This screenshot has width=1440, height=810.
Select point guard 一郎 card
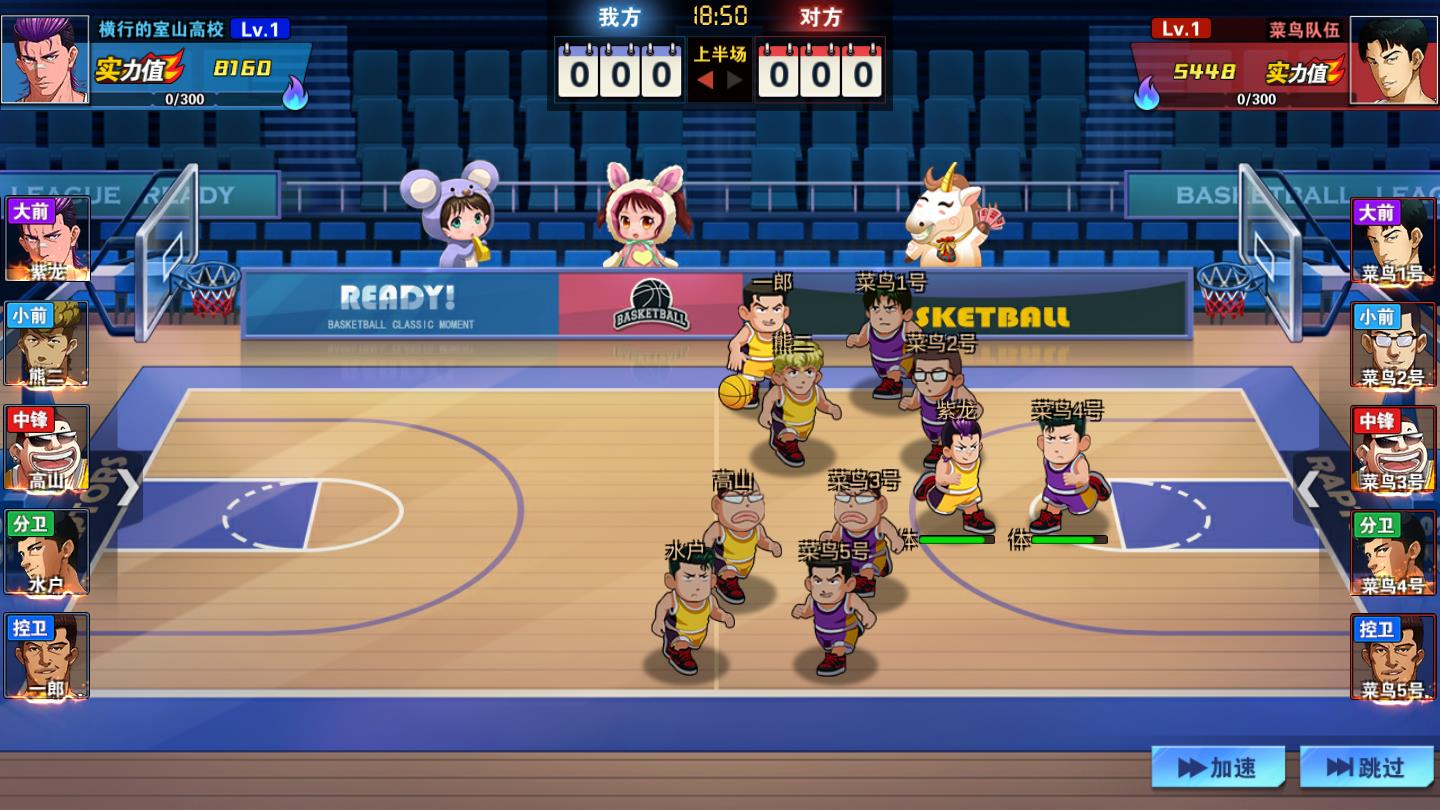(47, 656)
